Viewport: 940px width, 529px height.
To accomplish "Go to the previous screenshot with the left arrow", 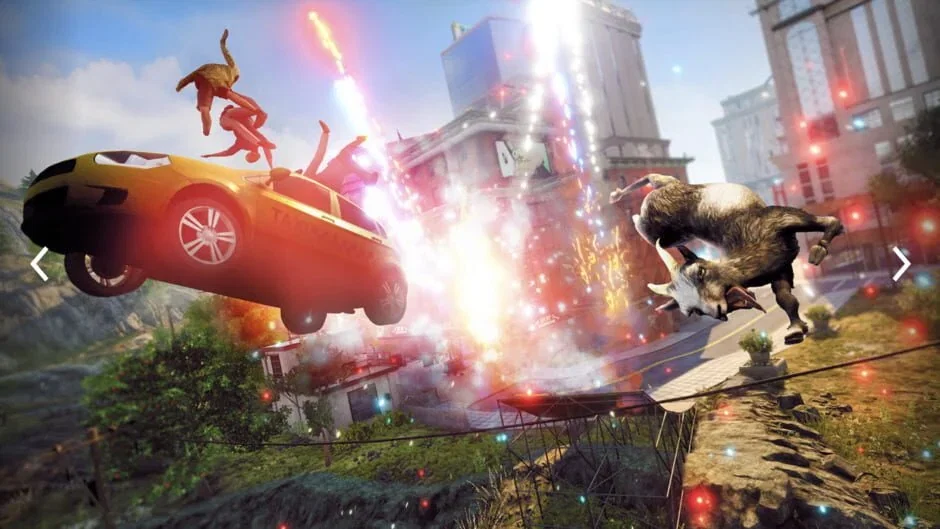I will tap(39, 264).
